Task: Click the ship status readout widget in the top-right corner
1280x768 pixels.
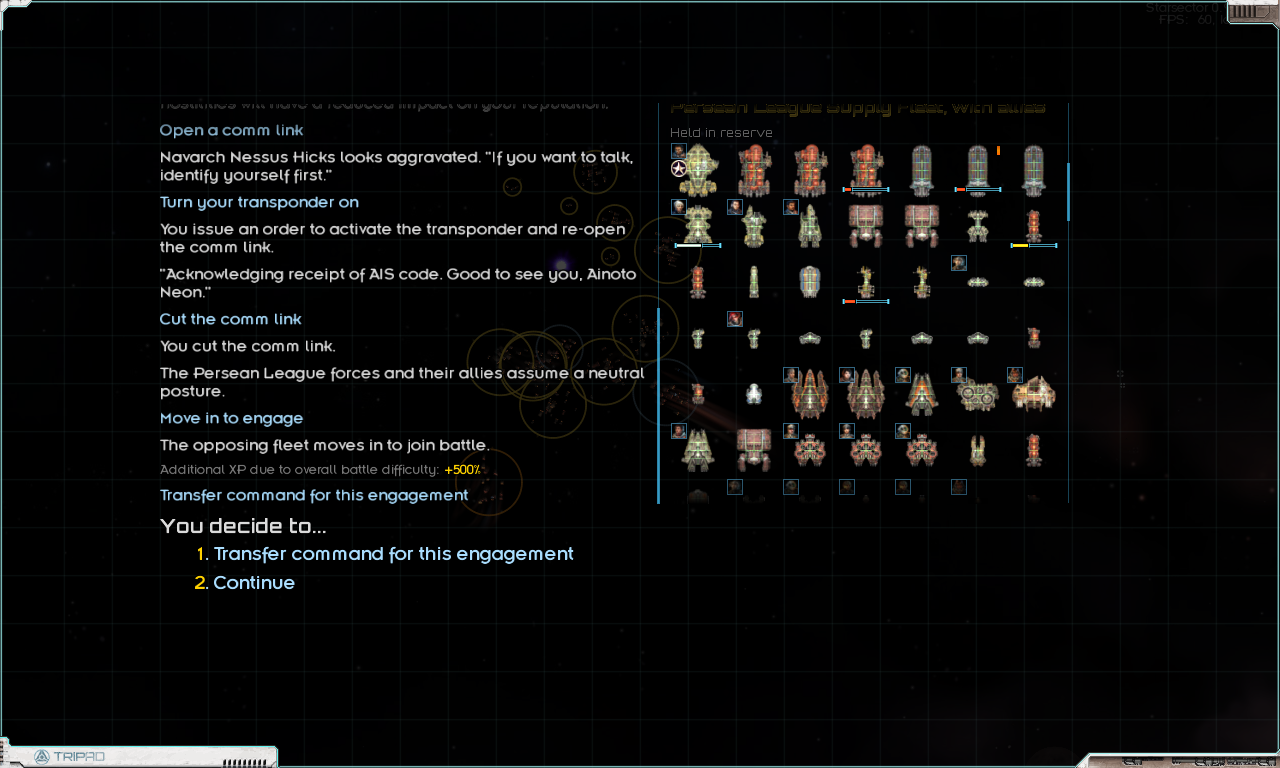Action: (1245, 12)
